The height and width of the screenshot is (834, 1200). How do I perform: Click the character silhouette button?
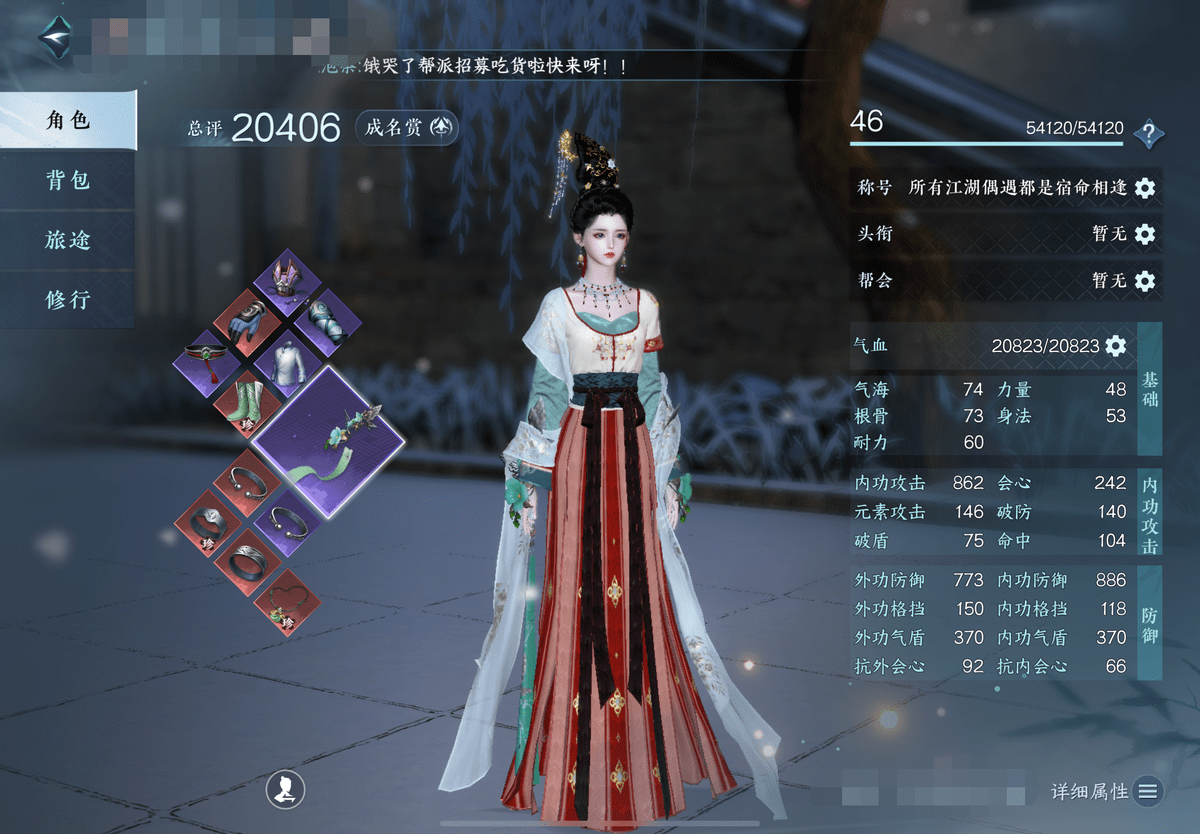point(284,791)
